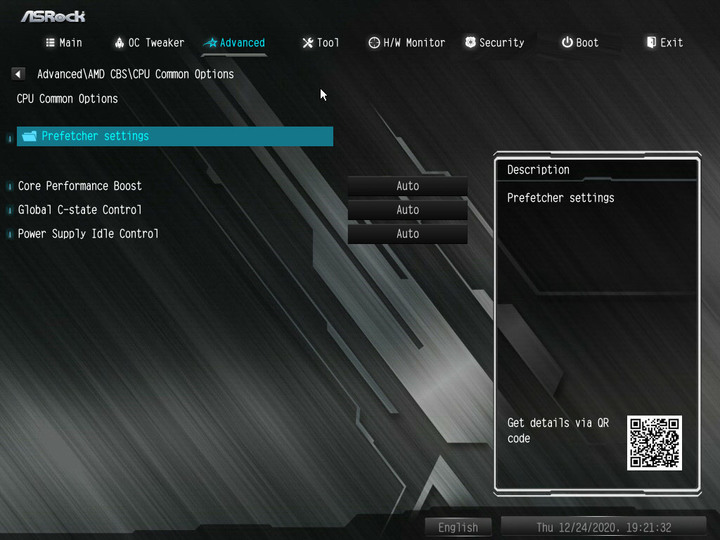Open the OC Tweaker tab
This screenshot has width=720, height=540.
pyautogui.click(x=149, y=43)
